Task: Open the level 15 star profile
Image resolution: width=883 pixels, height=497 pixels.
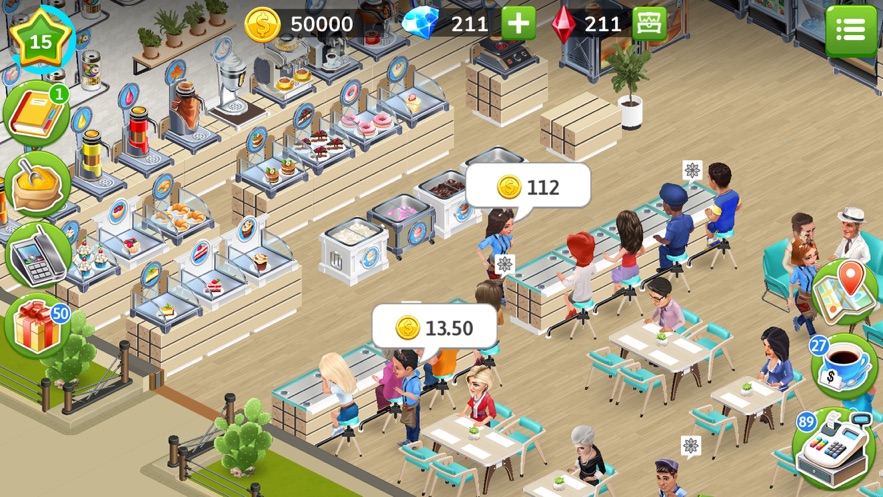Action: [40, 40]
